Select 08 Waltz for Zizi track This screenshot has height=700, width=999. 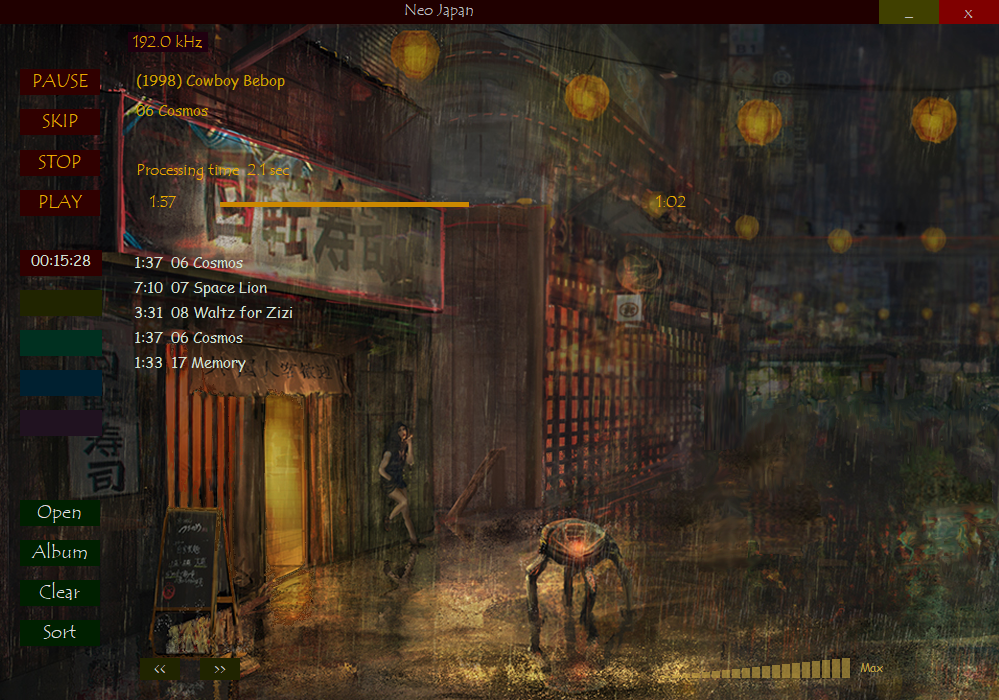point(231,313)
